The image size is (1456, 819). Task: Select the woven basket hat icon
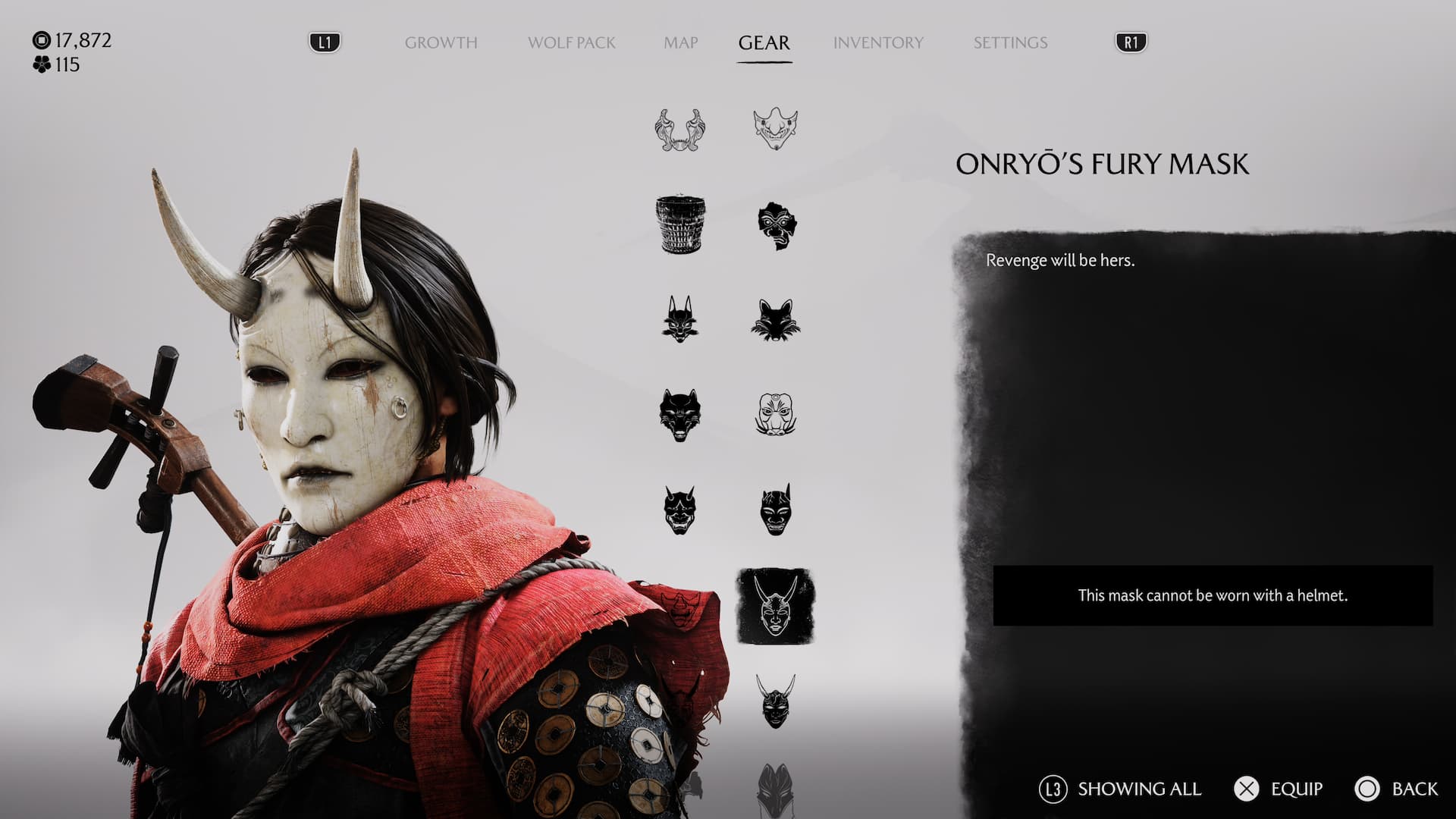(679, 225)
